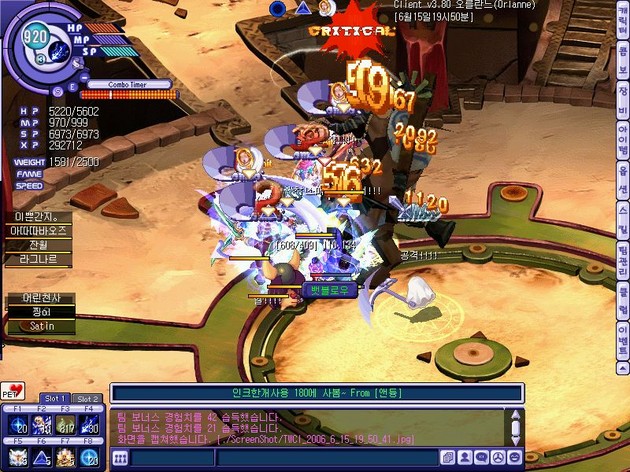Switch to the Slot 2 hotbar tab

(87, 398)
